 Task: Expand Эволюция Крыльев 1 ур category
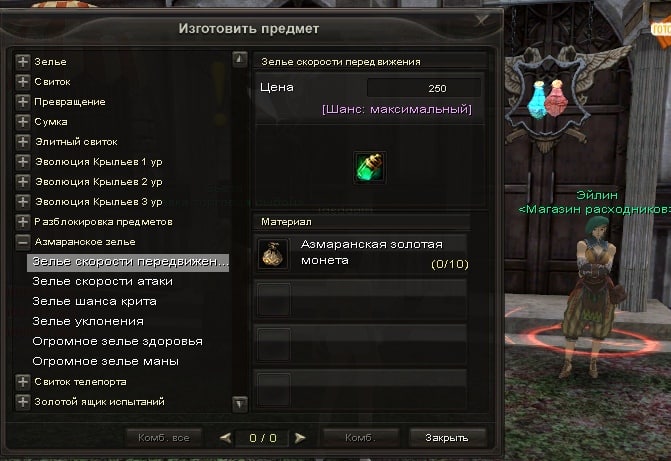coord(23,162)
